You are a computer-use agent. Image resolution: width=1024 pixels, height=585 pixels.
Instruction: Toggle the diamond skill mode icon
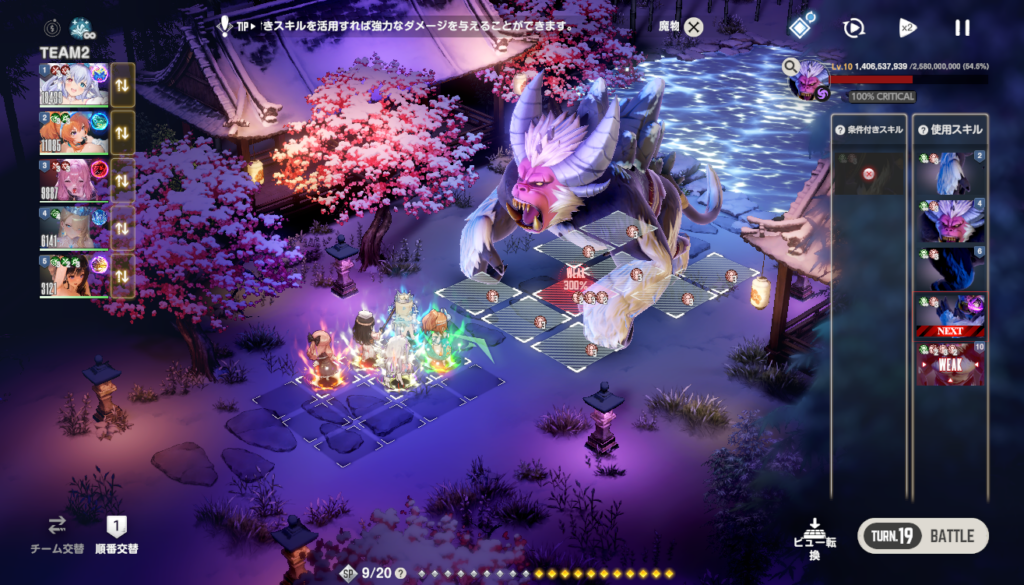pyautogui.click(x=799, y=28)
